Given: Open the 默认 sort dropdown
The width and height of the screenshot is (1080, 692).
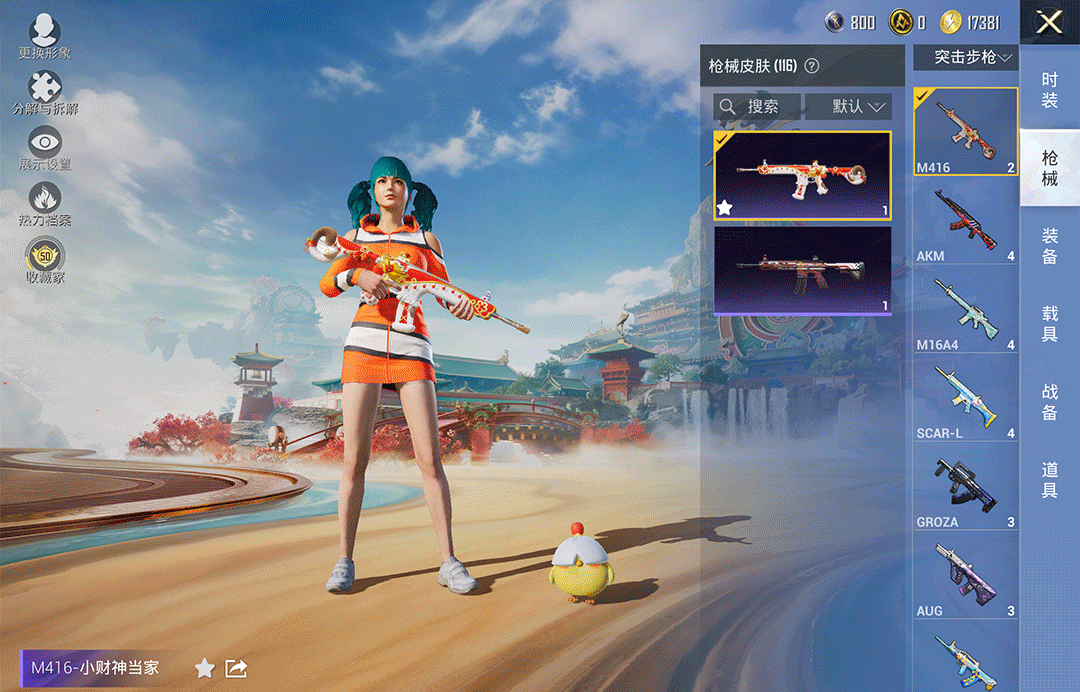Looking at the screenshot, I should tap(848, 106).
